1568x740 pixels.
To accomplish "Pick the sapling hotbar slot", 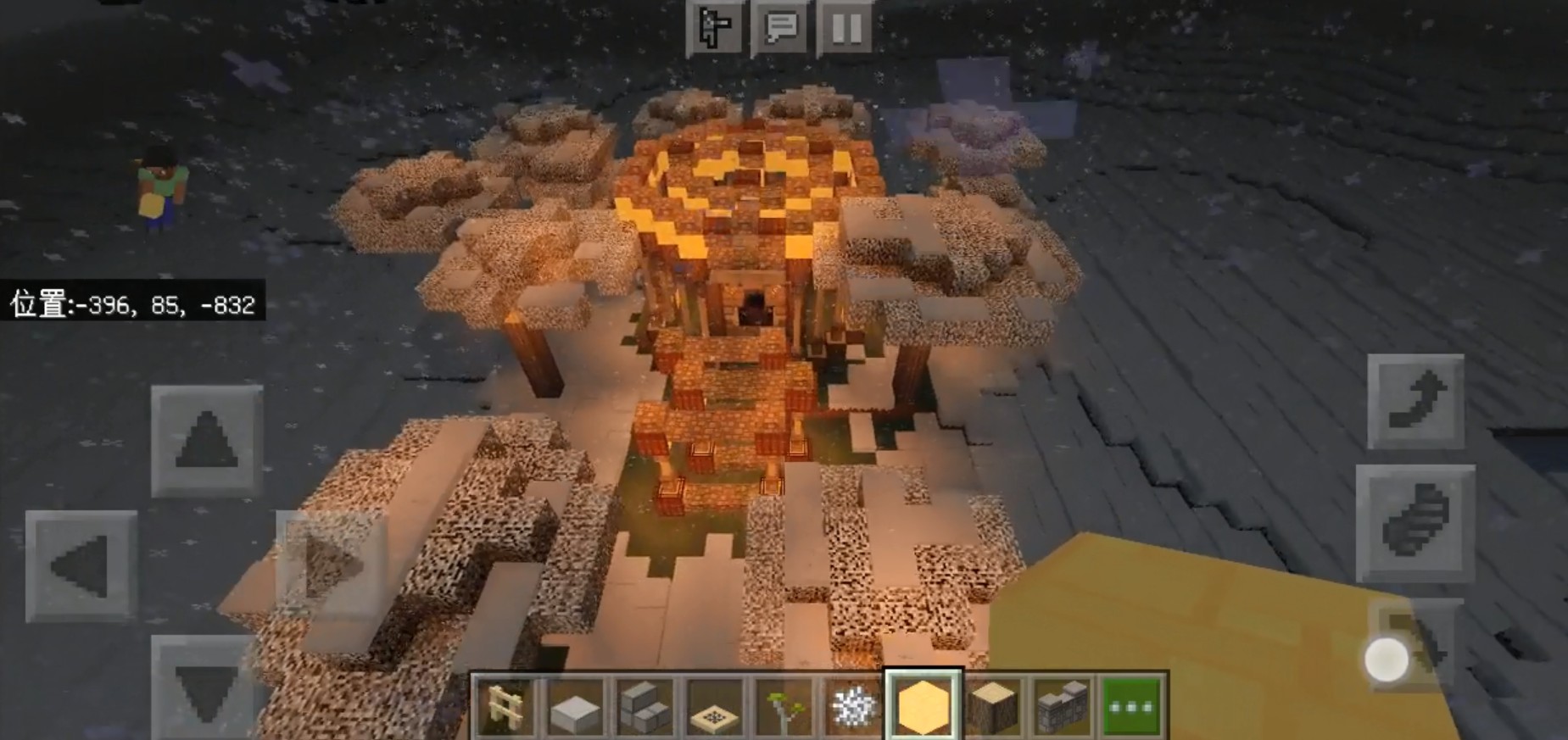I will (x=784, y=705).
